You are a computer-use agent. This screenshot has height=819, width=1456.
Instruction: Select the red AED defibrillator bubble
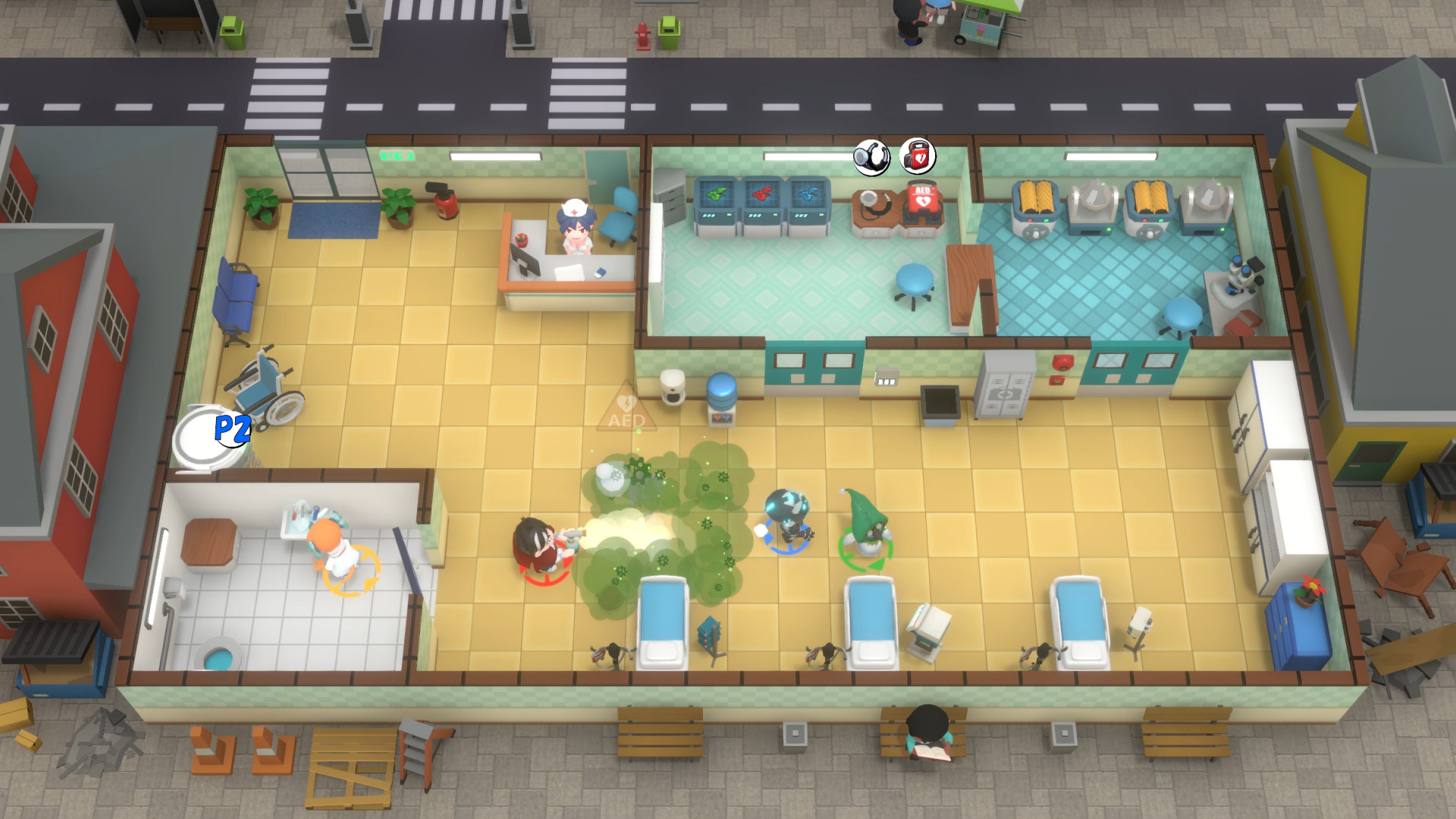[x=918, y=157]
